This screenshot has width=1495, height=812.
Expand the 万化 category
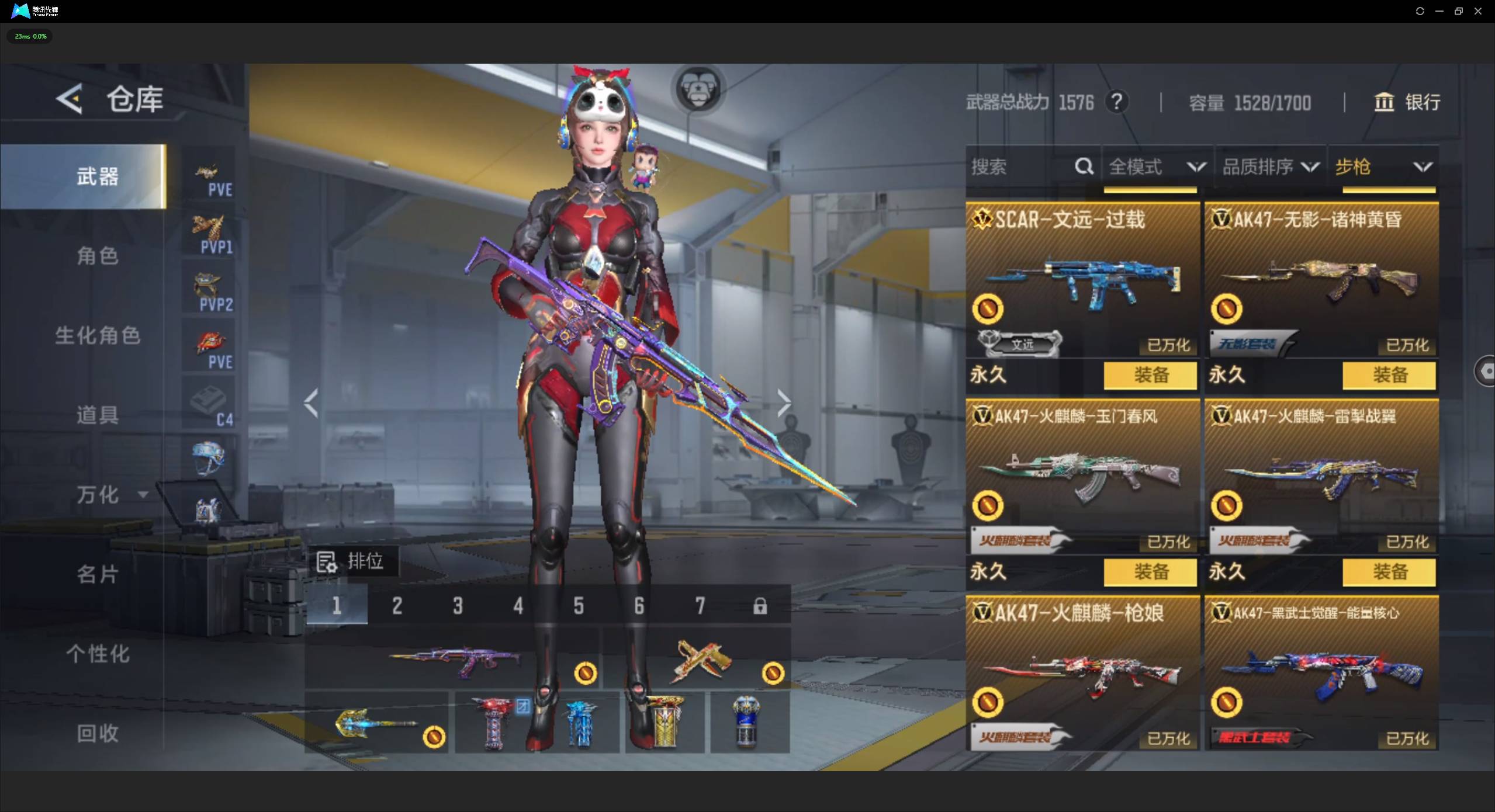pos(110,495)
